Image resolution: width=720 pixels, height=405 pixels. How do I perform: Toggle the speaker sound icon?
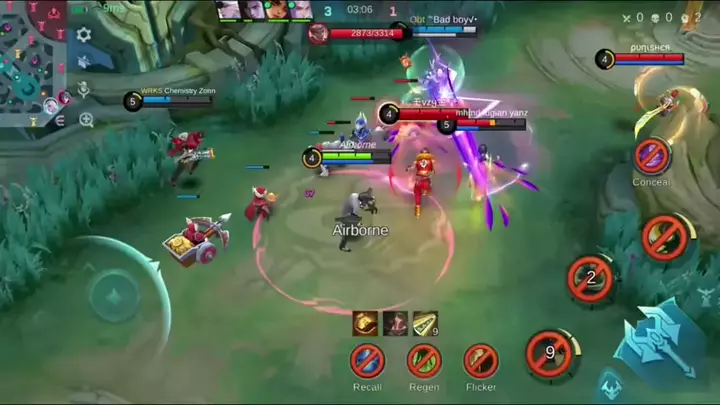[84, 61]
